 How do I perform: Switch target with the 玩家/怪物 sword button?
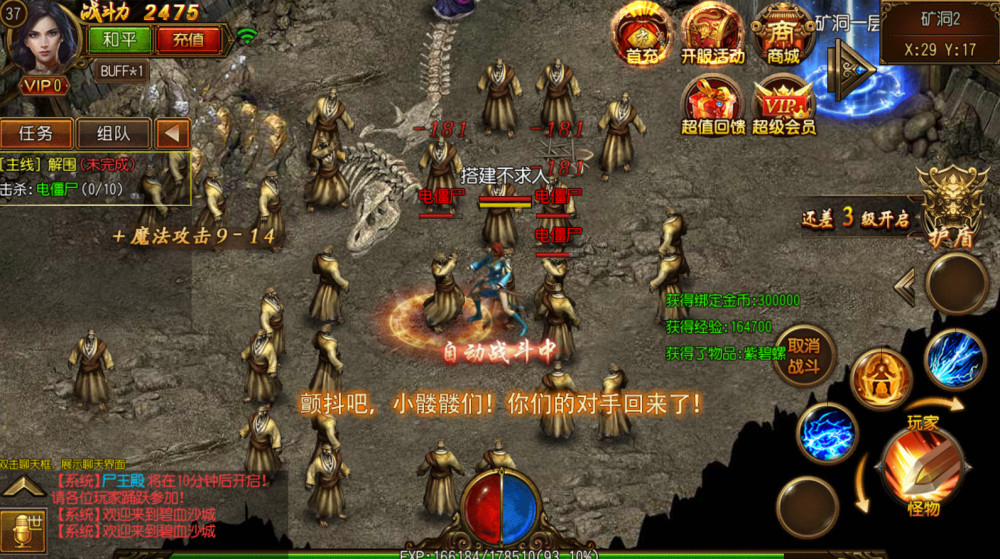pyautogui.click(x=922, y=468)
